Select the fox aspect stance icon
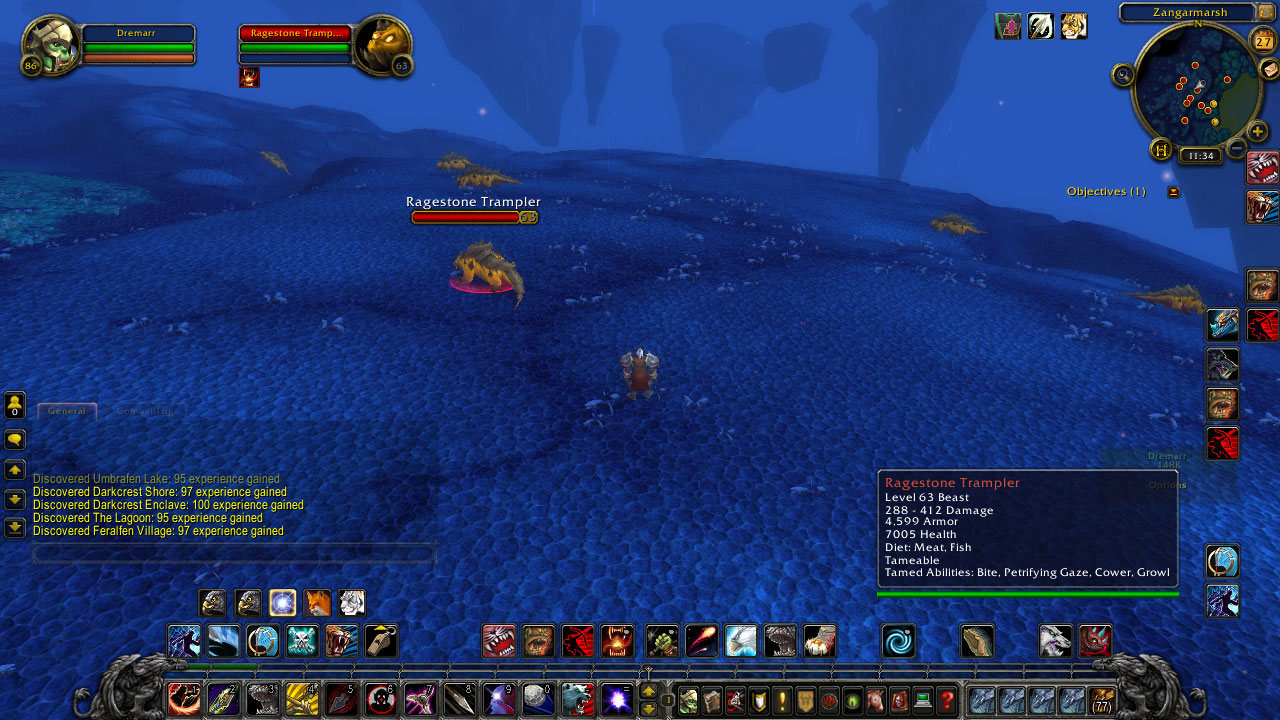The height and width of the screenshot is (720, 1280). point(317,603)
